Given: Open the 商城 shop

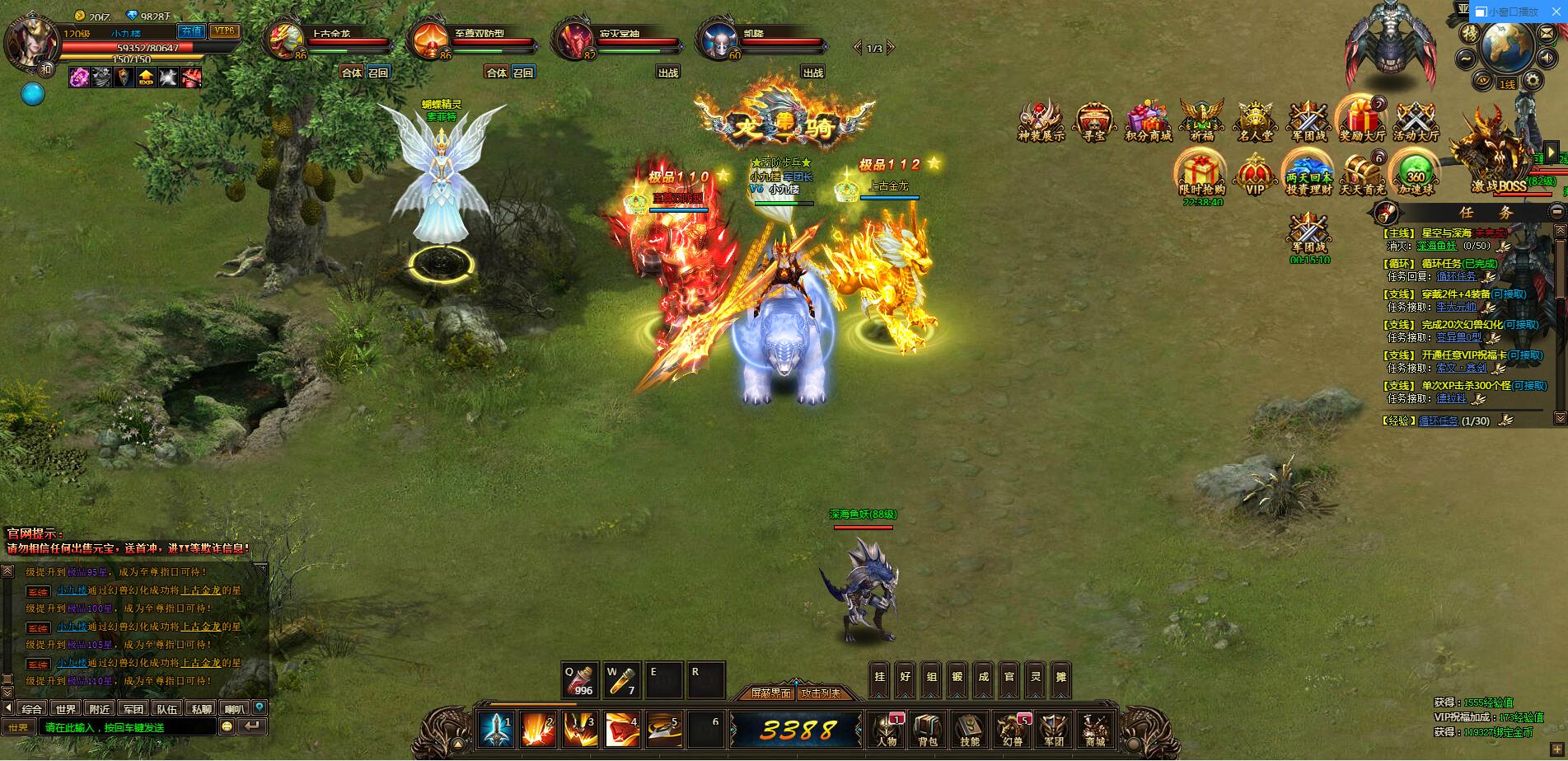Looking at the screenshot, I should (x=1095, y=729).
